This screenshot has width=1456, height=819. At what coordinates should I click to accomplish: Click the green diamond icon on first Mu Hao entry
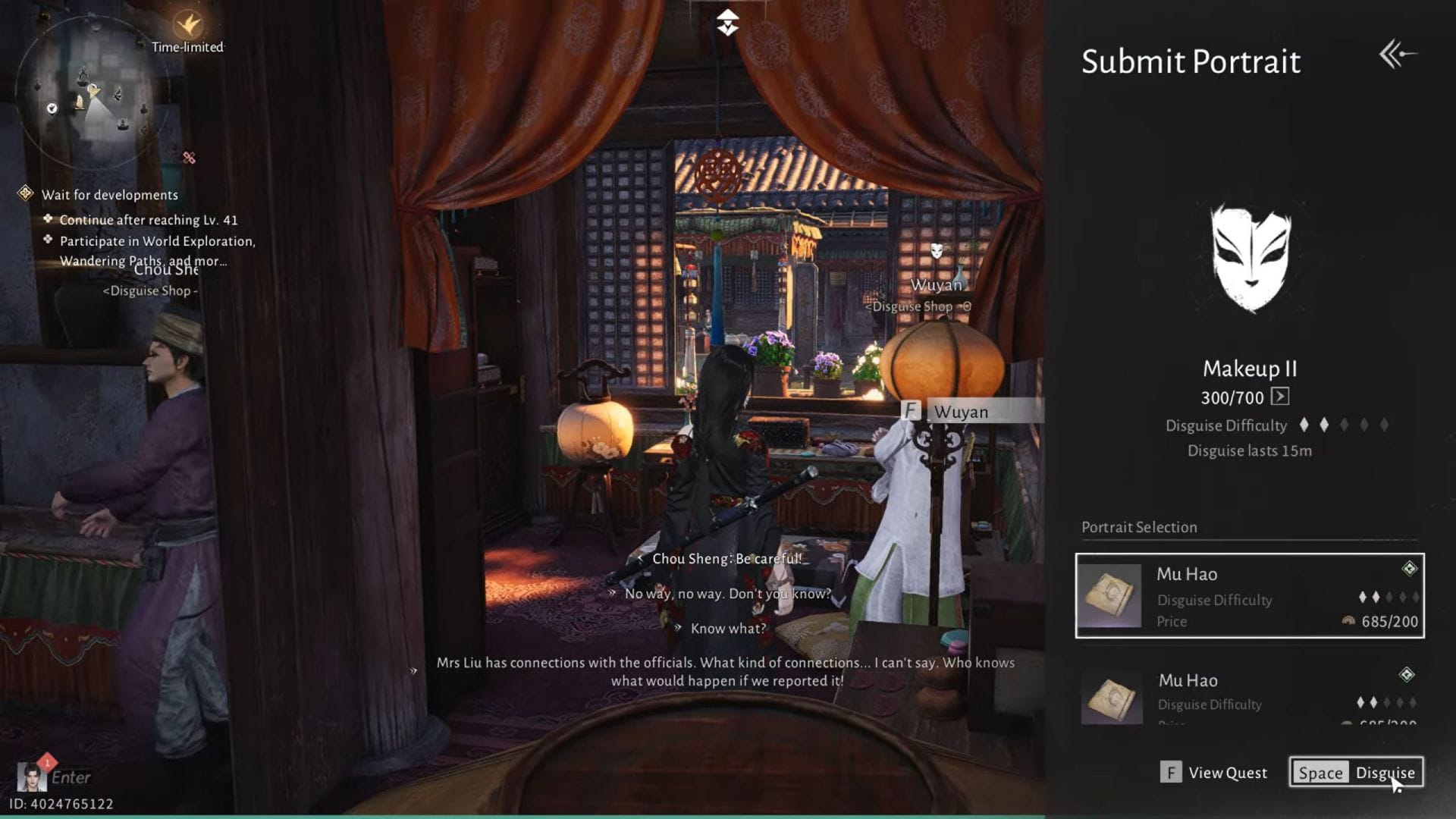[x=1409, y=566]
